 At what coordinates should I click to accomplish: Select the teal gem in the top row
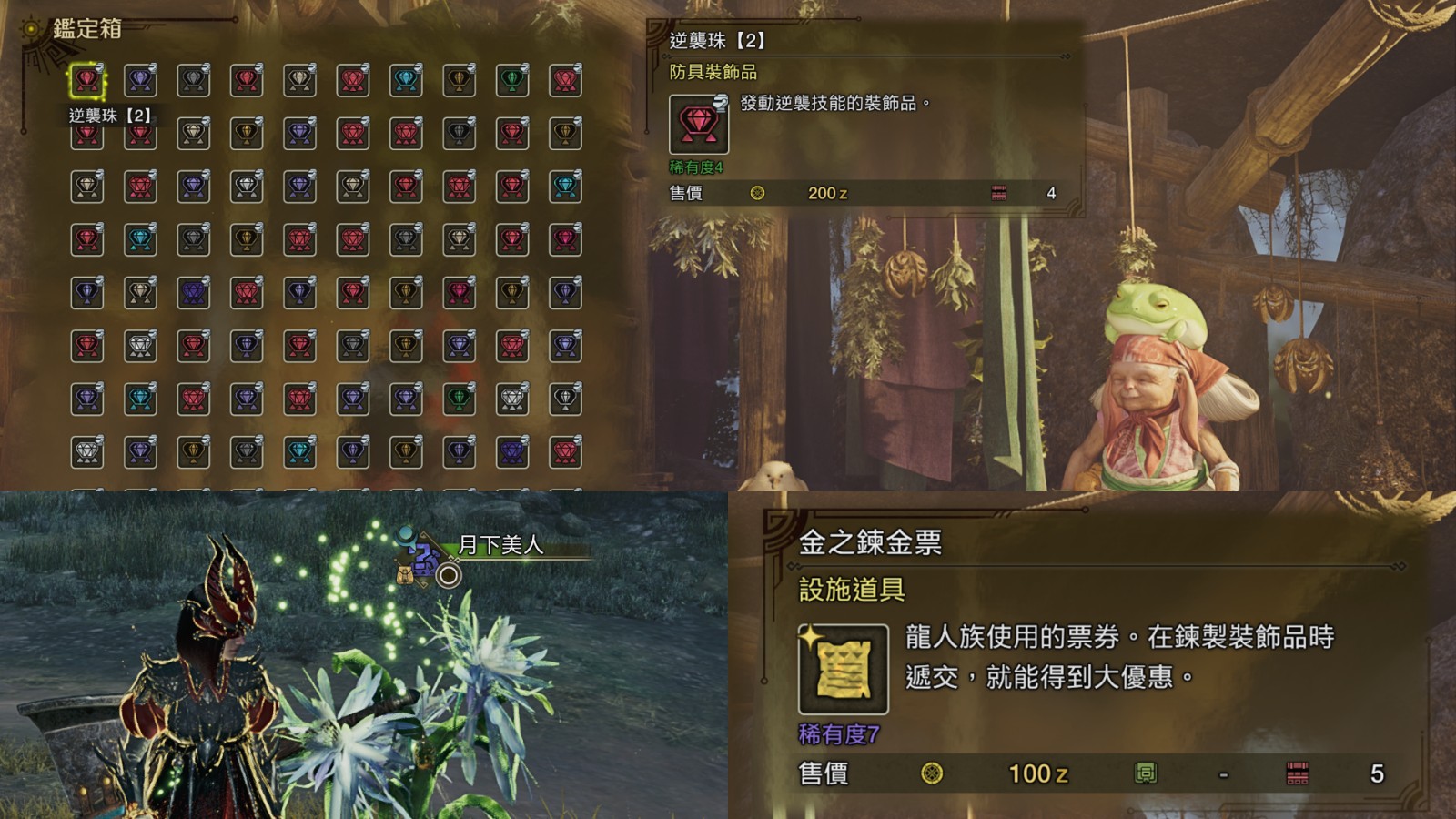pyautogui.click(x=404, y=78)
